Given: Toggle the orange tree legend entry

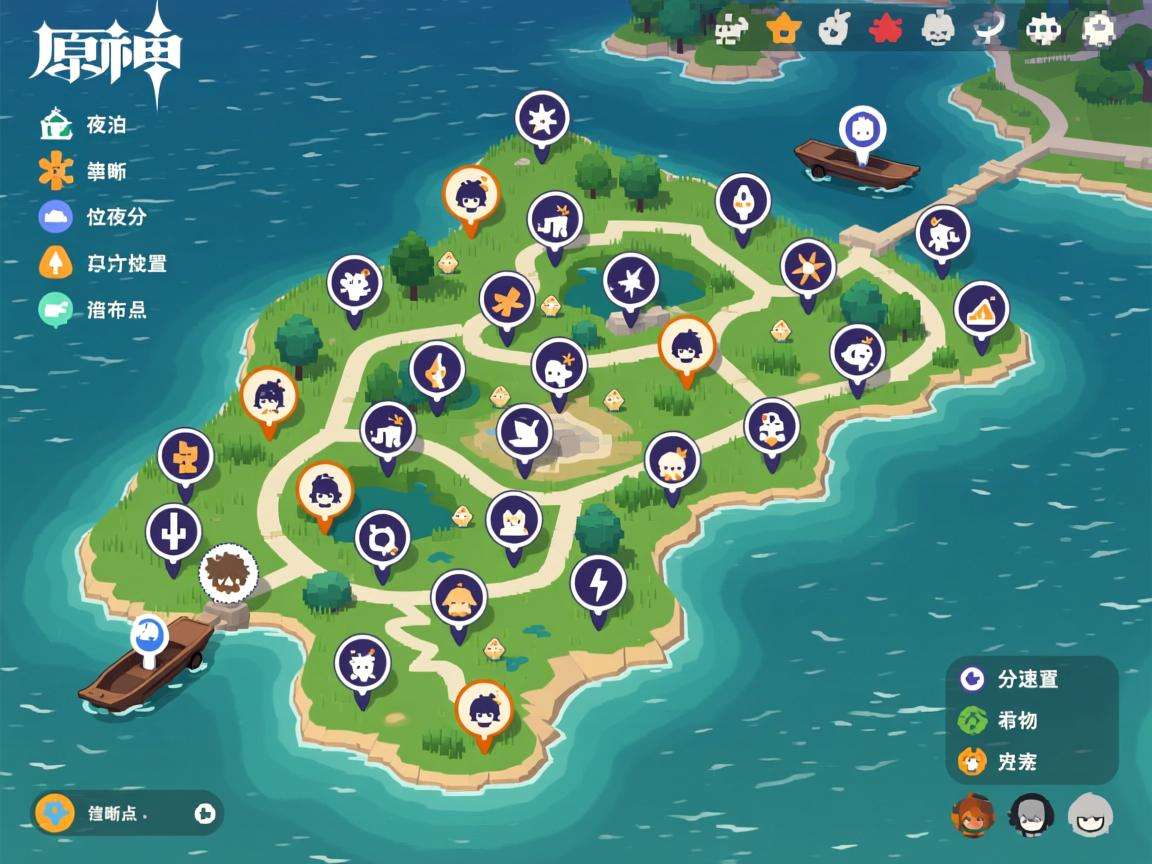Looking at the screenshot, I should [56, 263].
